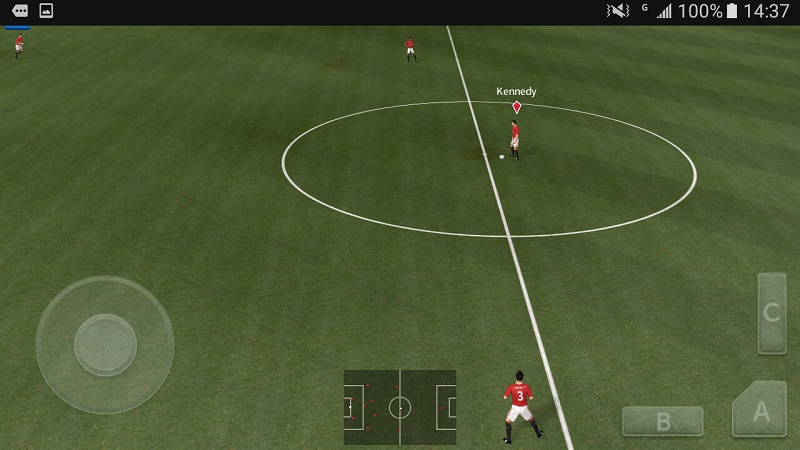Tap the A action button
Image resolution: width=800 pixels, height=450 pixels.
click(761, 410)
